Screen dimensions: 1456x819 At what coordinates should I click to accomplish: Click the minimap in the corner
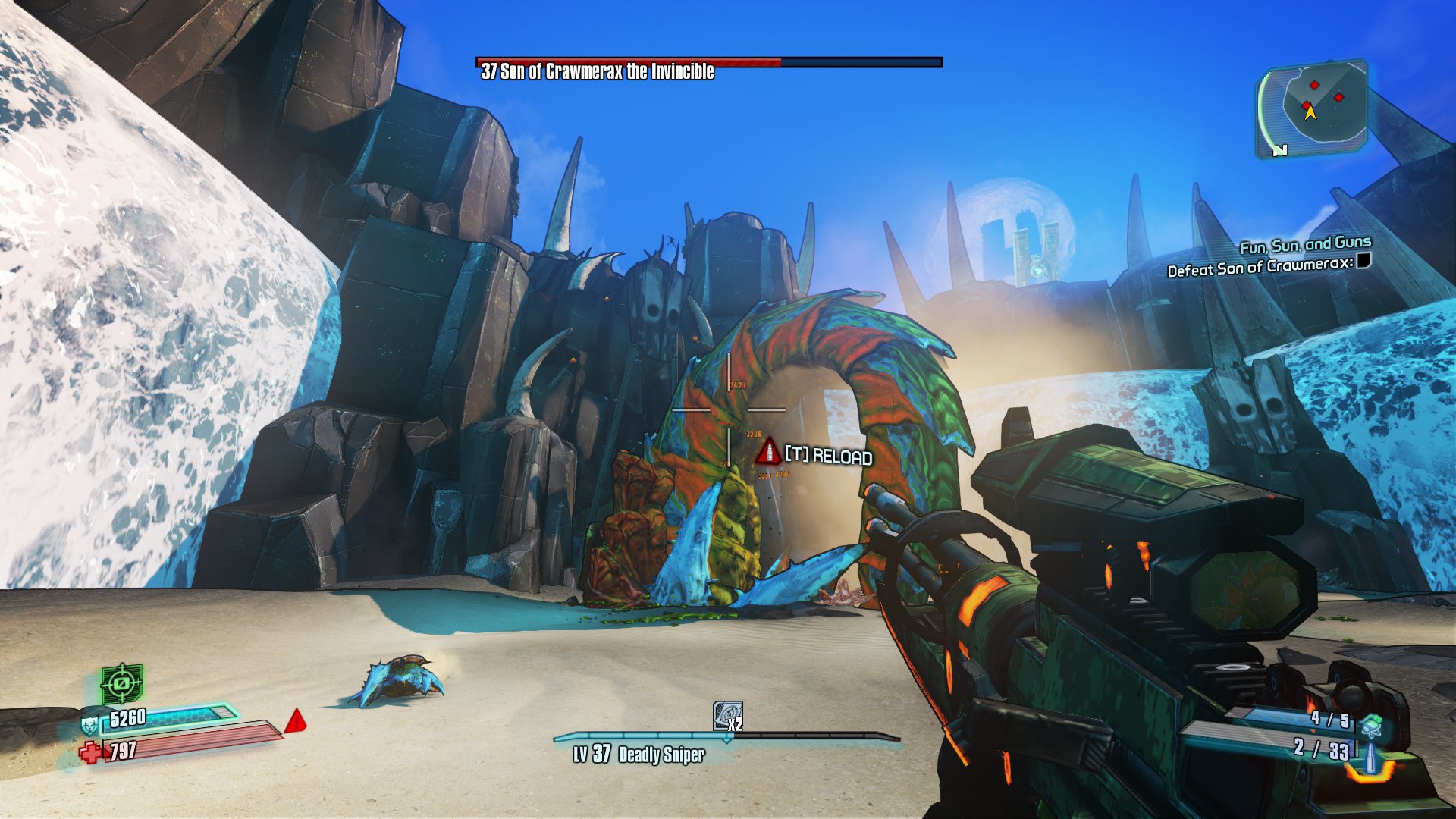click(1313, 108)
